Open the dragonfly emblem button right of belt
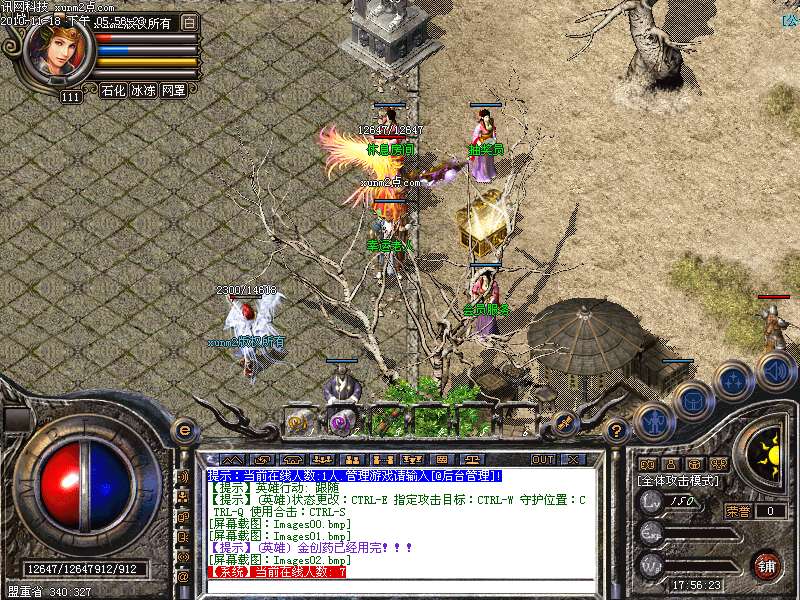This screenshot has width=800, height=600. click(x=564, y=422)
